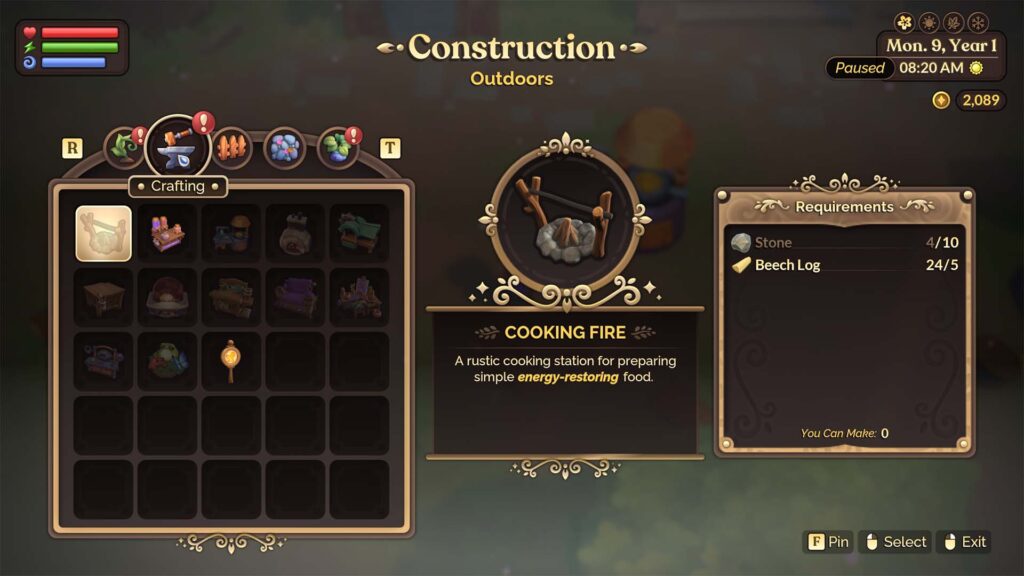Switch to the sprouting plant tab

coord(124,148)
